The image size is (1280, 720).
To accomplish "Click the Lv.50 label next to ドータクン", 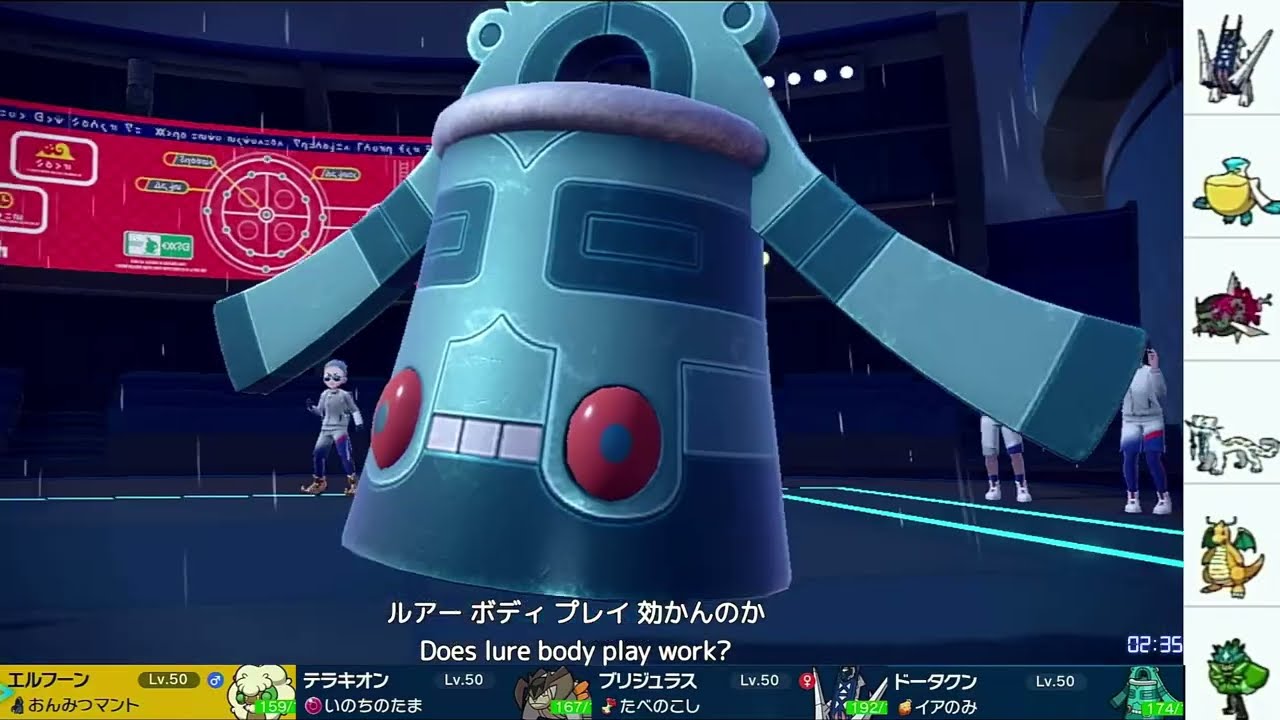I will coord(1055,682).
